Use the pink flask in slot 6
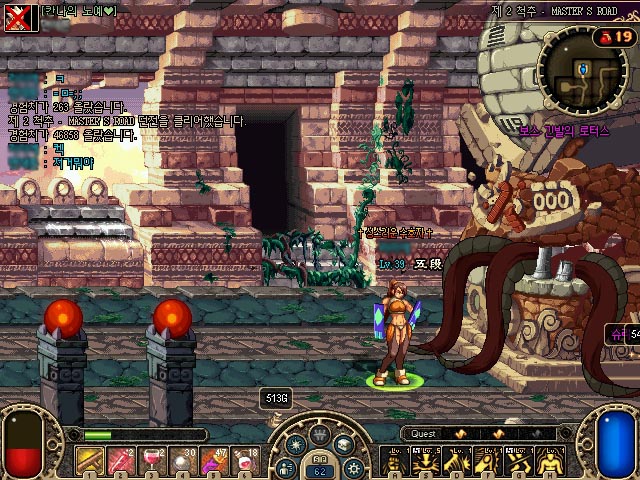The image size is (640, 480). click(246, 460)
